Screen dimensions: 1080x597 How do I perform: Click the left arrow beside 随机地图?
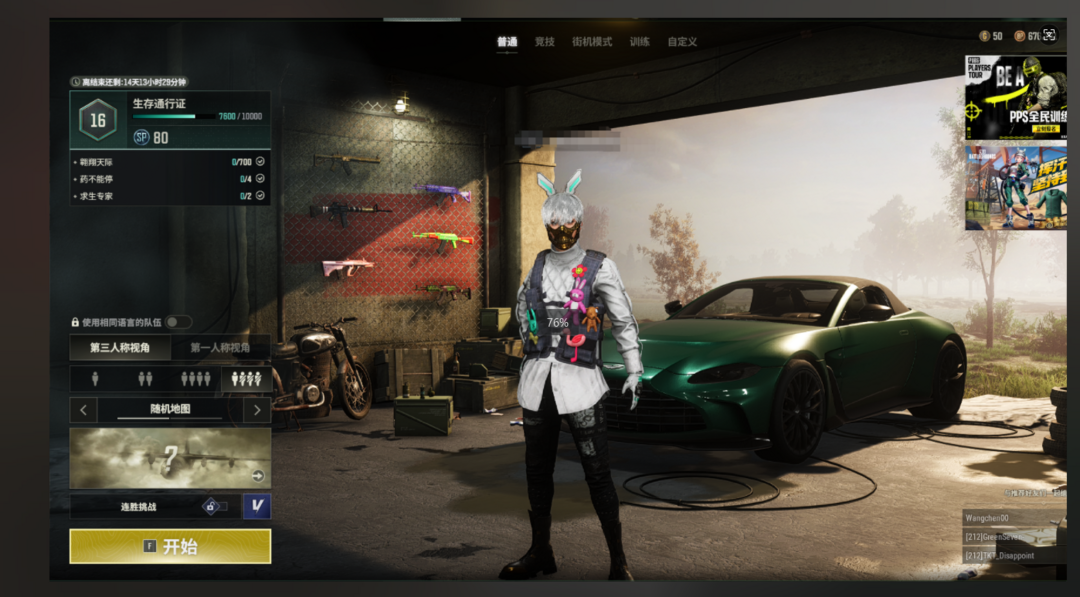coord(83,409)
